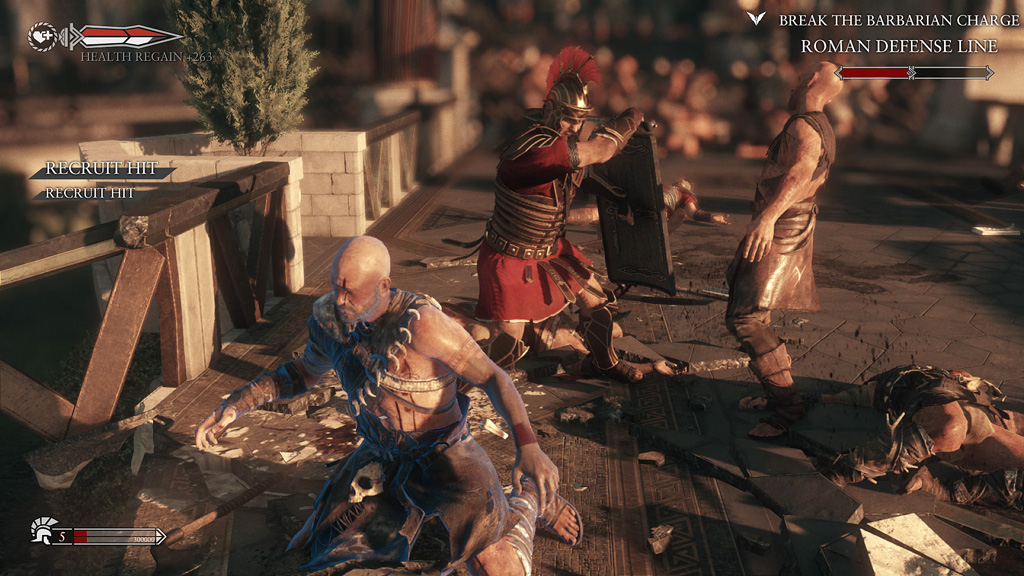Click the helmet rank icon

(x=42, y=529)
